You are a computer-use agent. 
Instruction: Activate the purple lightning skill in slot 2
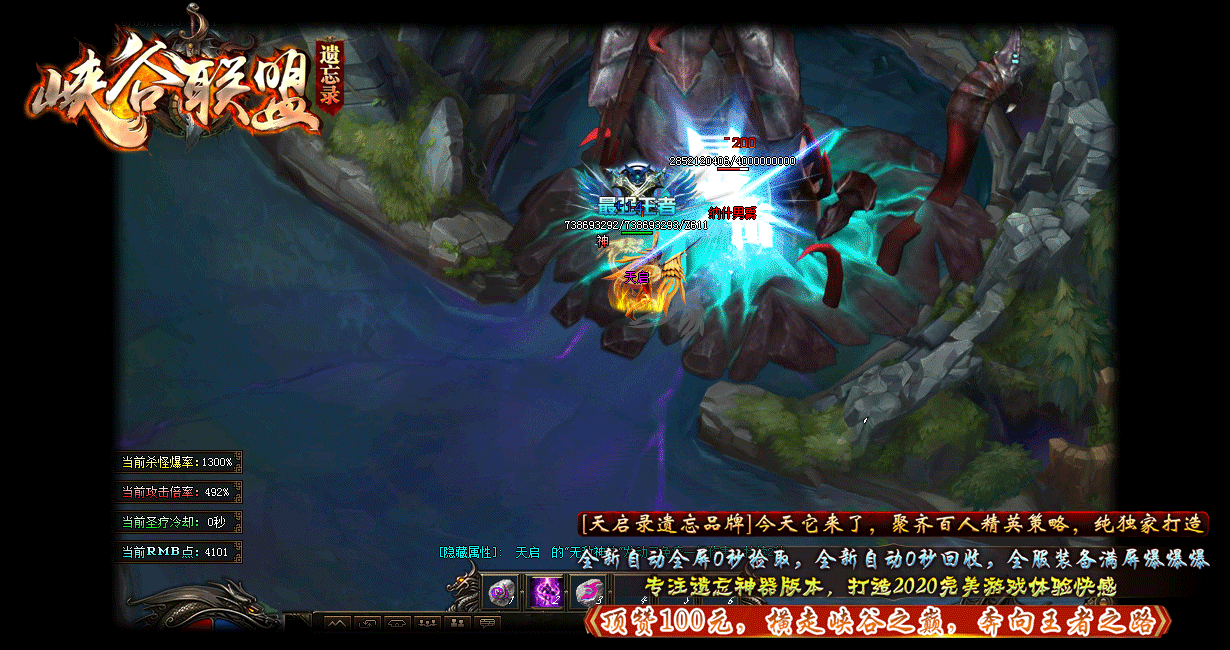tap(545, 592)
